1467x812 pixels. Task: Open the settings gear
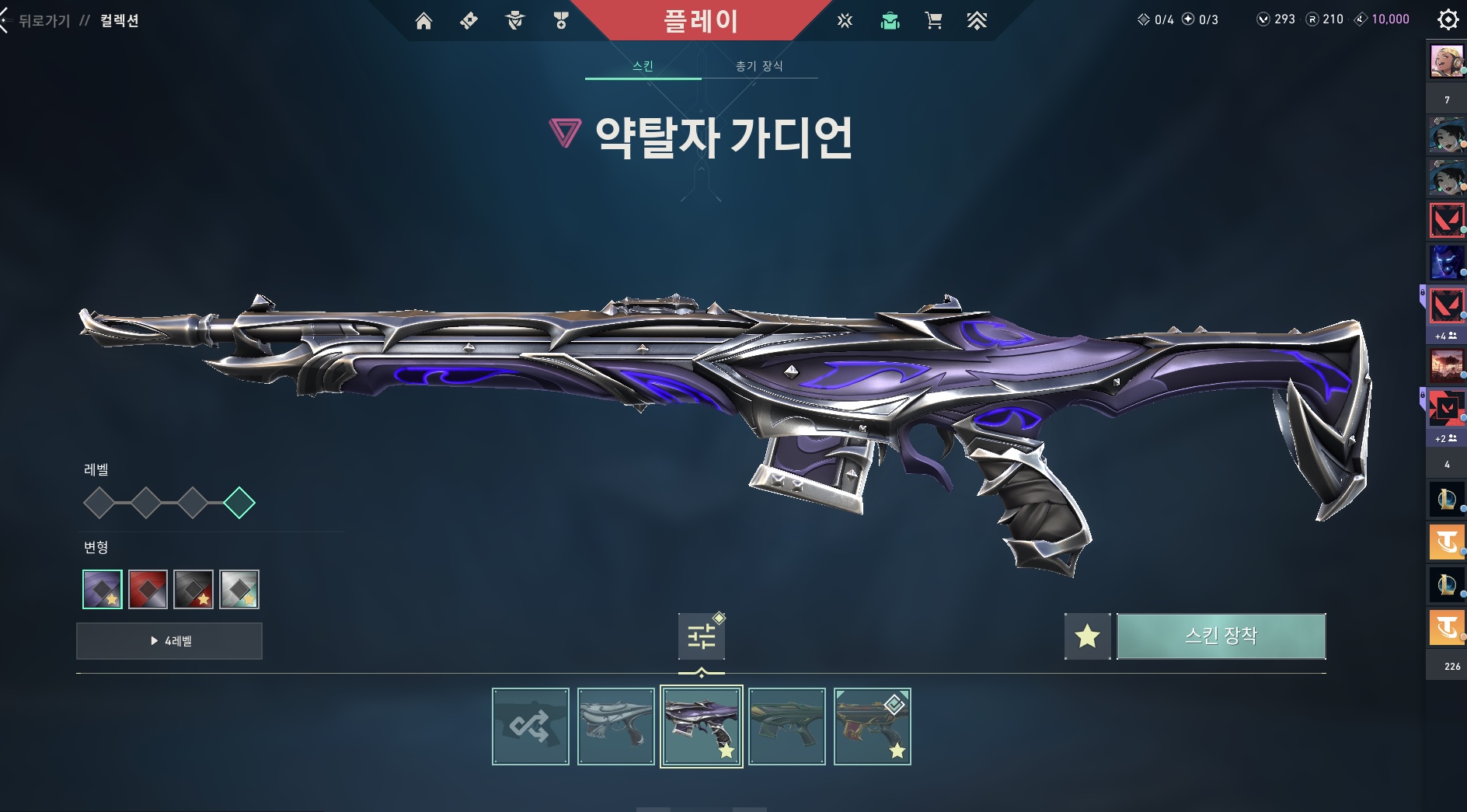point(1448,19)
